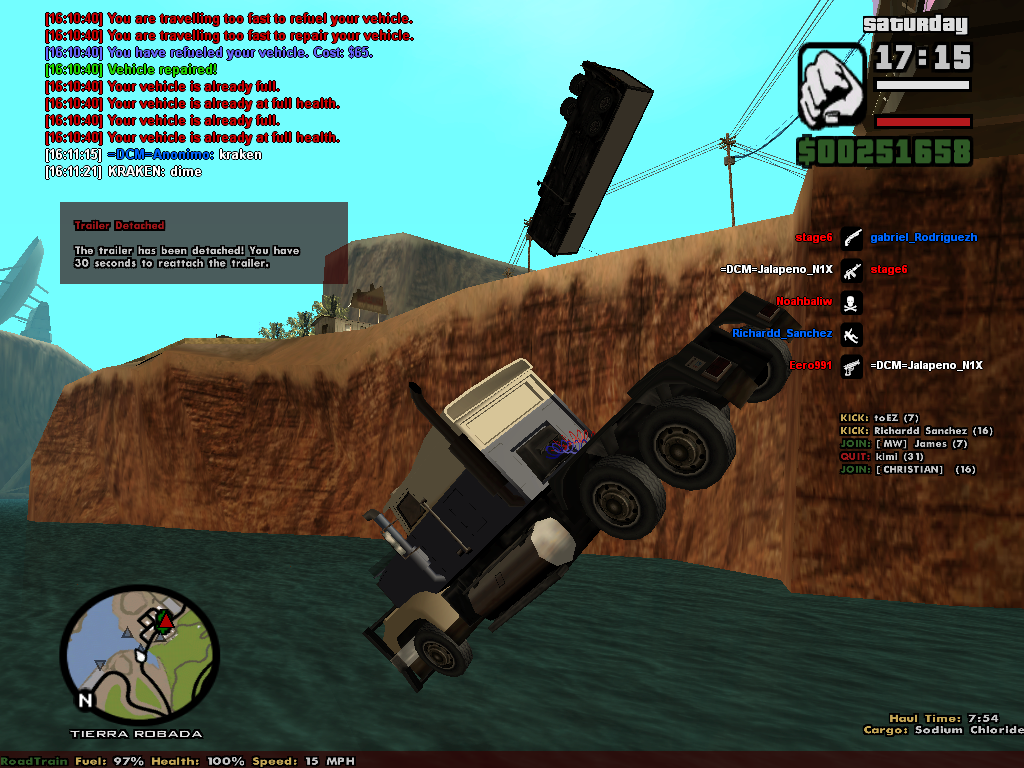This screenshot has width=1024, height=768.
Task: Click the Trailer Detached notification box
Action: point(203,243)
